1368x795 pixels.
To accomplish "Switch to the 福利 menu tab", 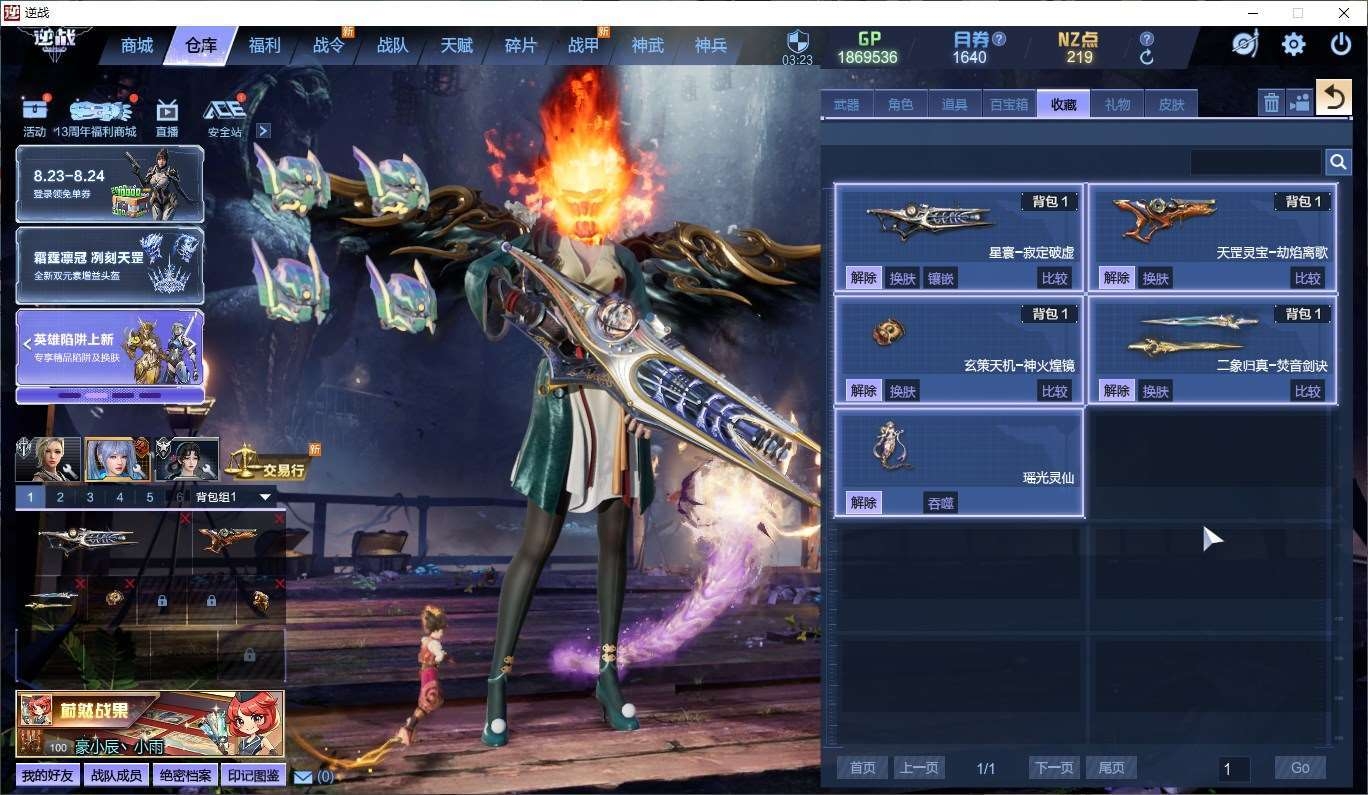I will (265, 46).
